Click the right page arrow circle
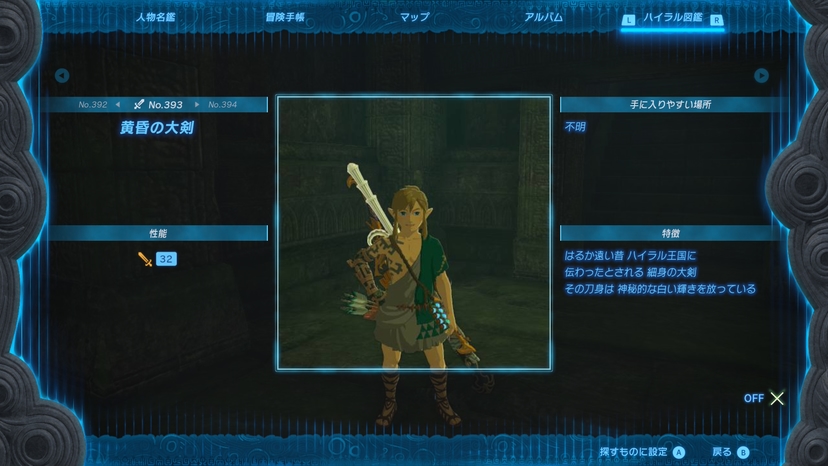This screenshot has height=466, width=828. (x=762, y=75)
